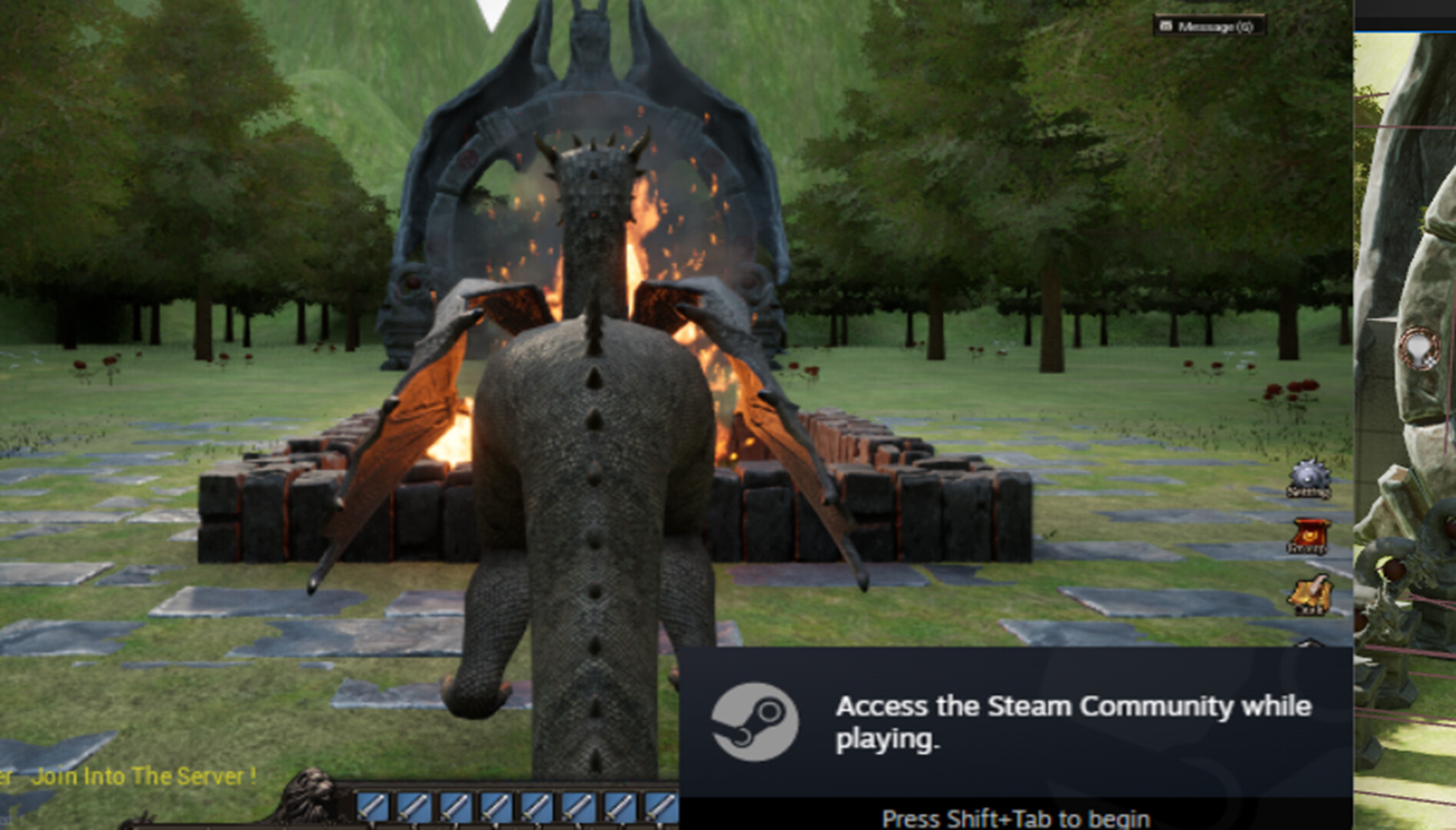
Task: Open the gold pouch icon on the right sidebar
Action: 1311,594
